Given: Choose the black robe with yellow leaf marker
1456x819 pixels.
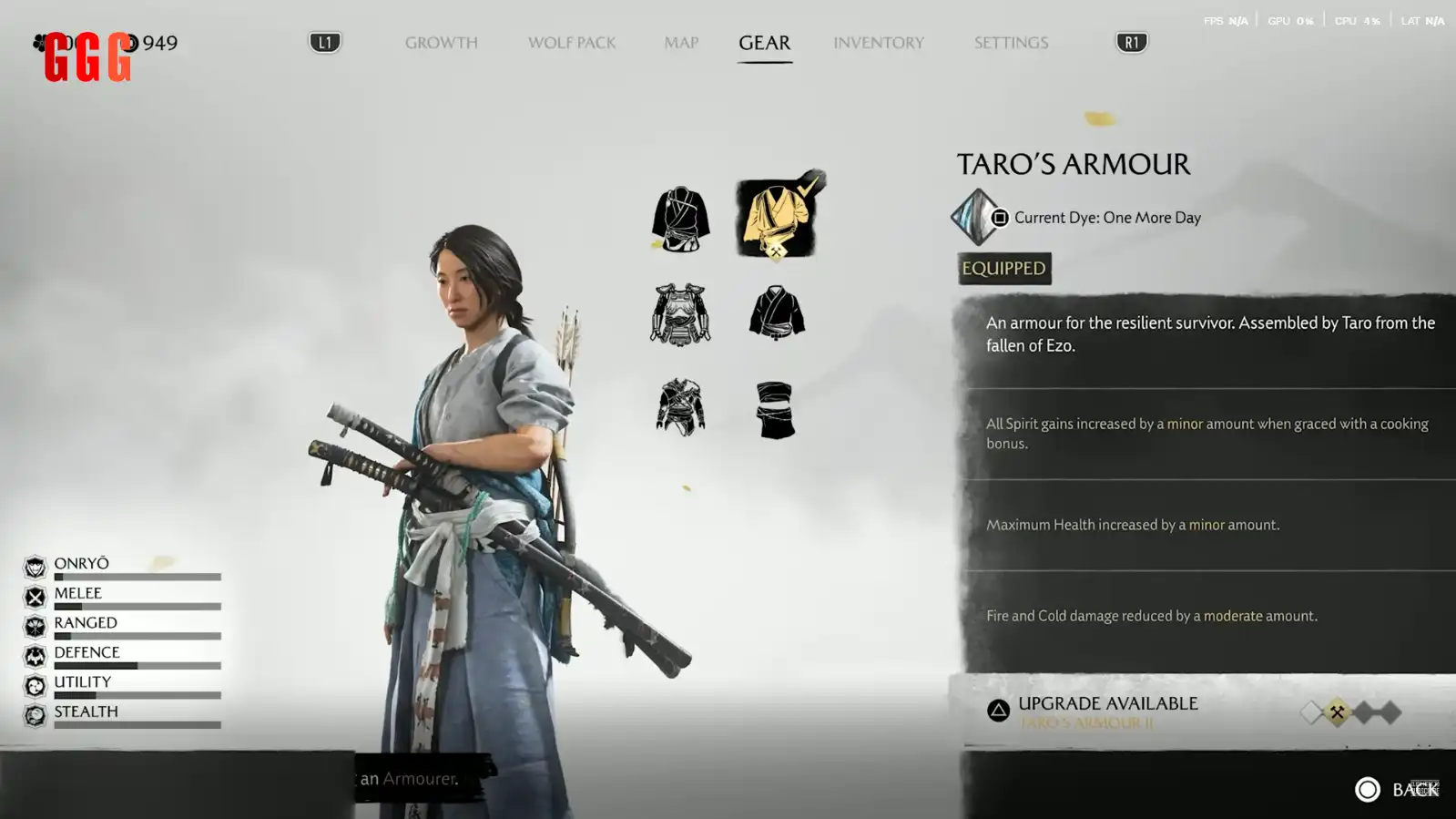Looking at the screenshot, I should coord(680,219).
